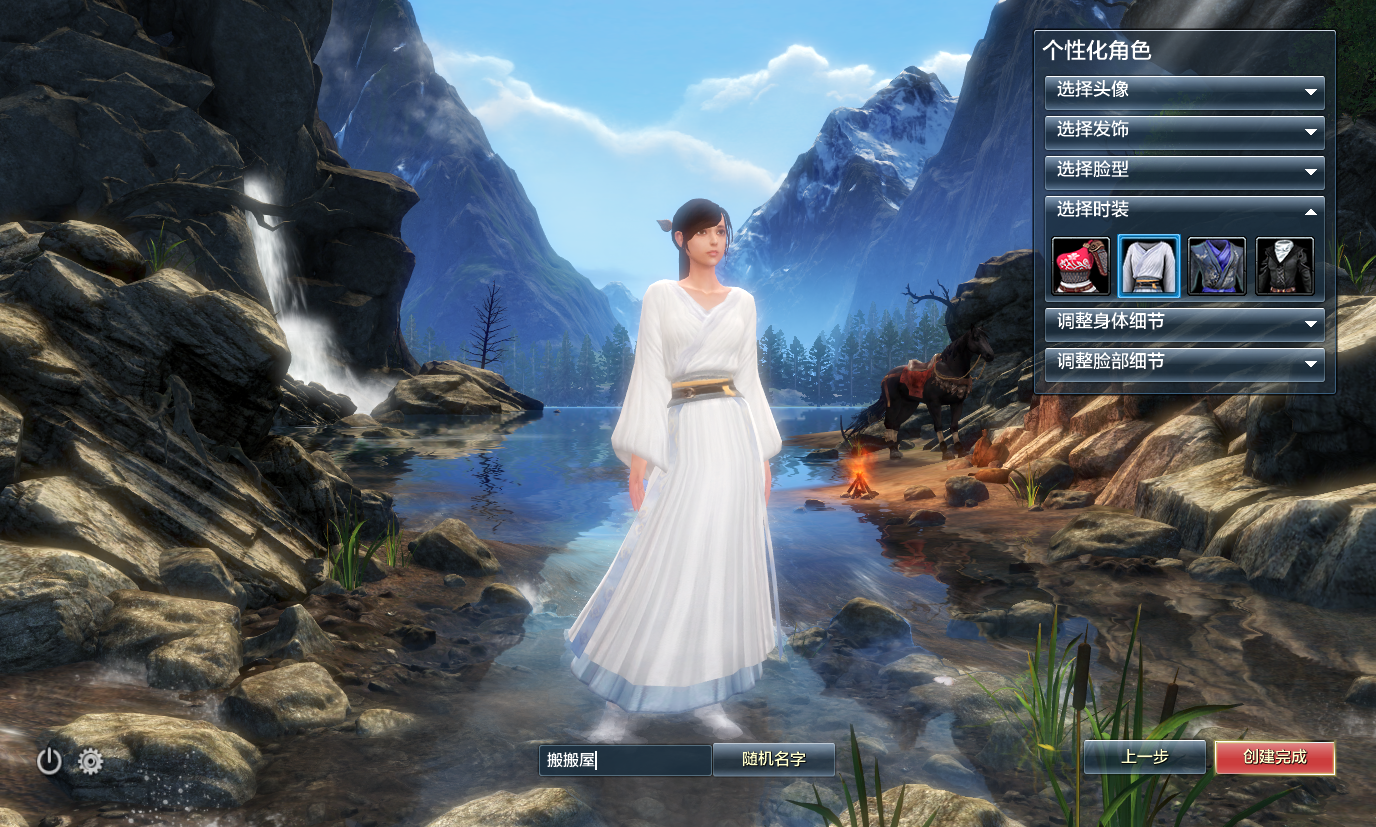
Task: Expand the 选择脸型 face shape section
Action: click(1184, 171)
